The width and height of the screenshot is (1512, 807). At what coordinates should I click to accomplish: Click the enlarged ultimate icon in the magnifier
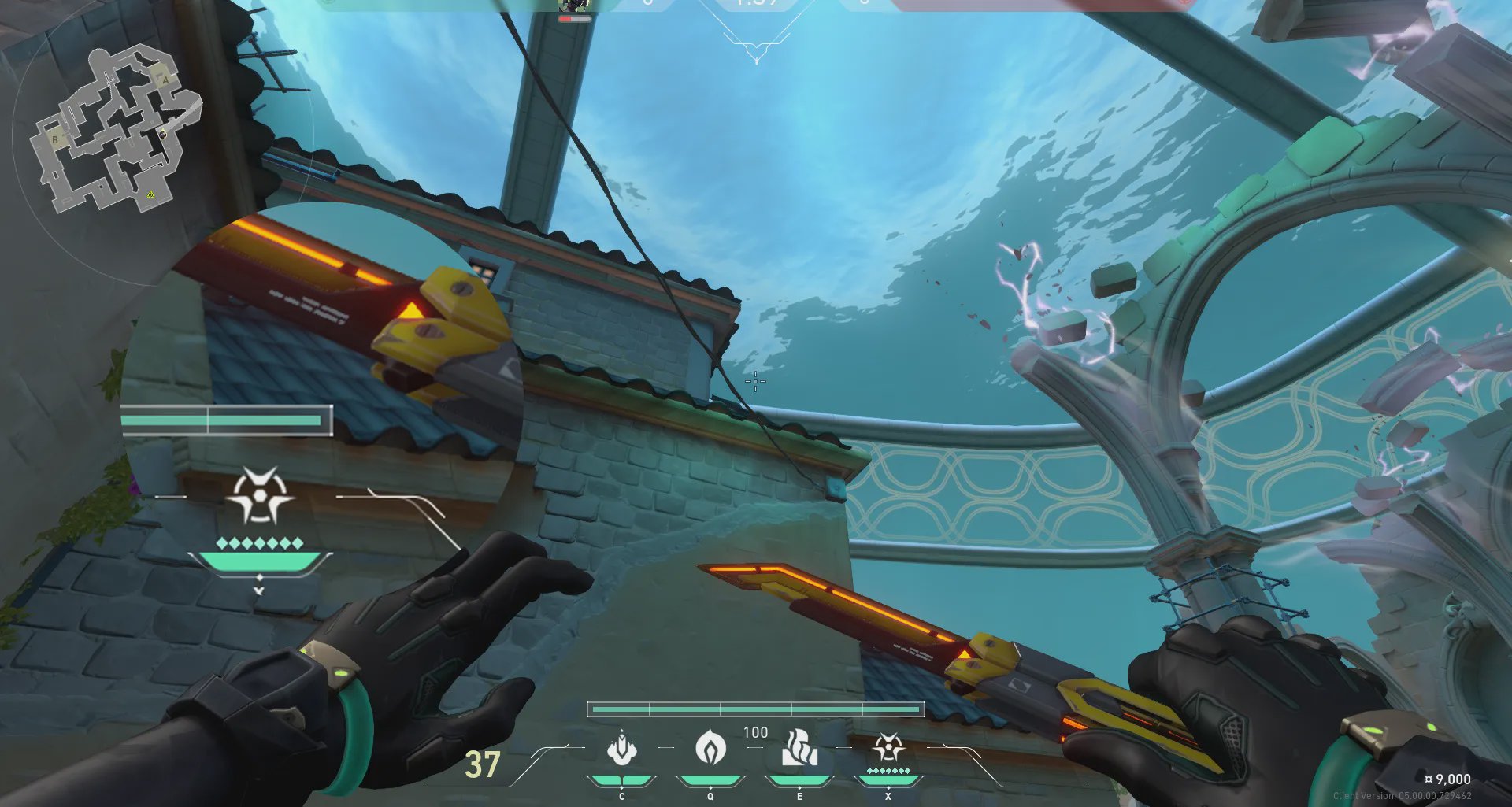pyautogui.click(x=260, y=496)
